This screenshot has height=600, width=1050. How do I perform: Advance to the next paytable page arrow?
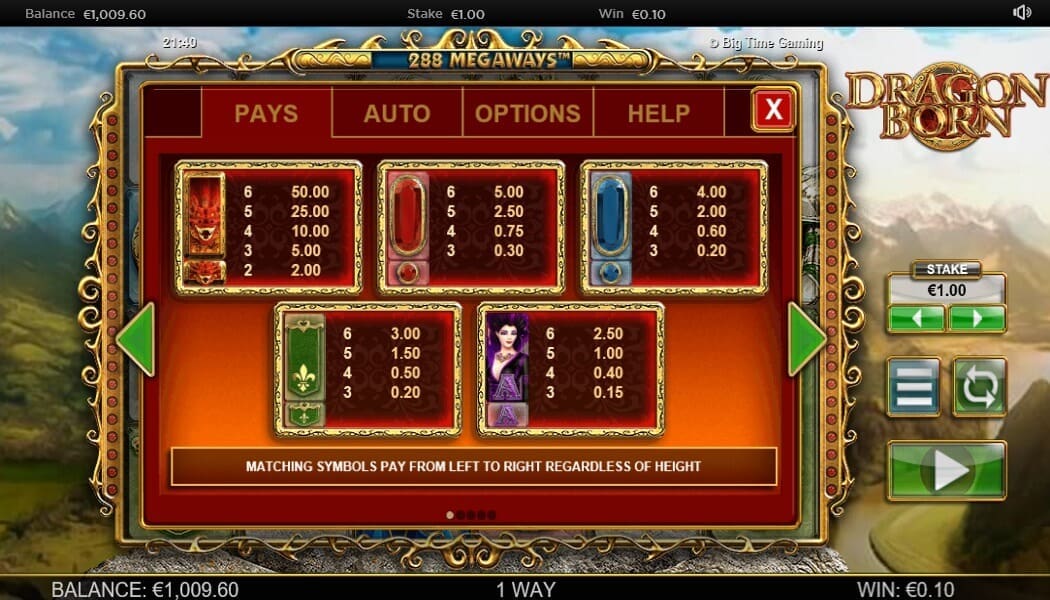tap(806, 339)
